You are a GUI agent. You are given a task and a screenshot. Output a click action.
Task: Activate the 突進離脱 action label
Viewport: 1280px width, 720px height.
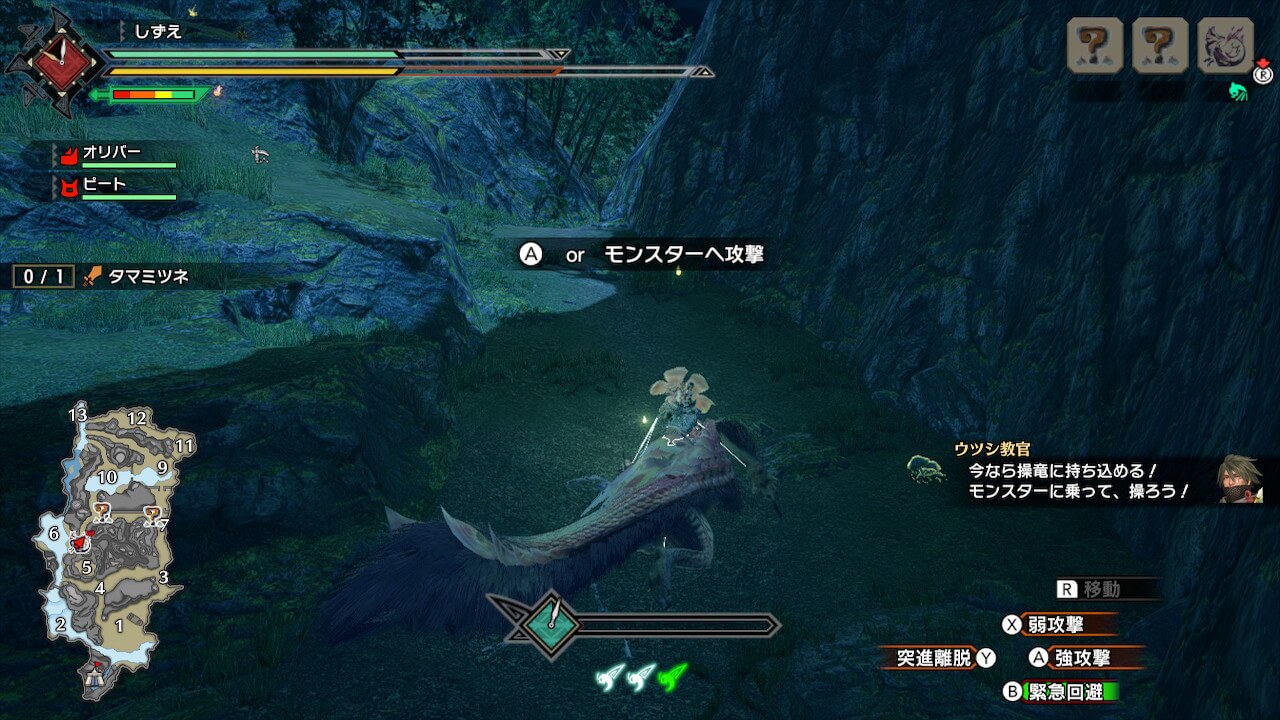pyautogui.click(x=933, y=658)
